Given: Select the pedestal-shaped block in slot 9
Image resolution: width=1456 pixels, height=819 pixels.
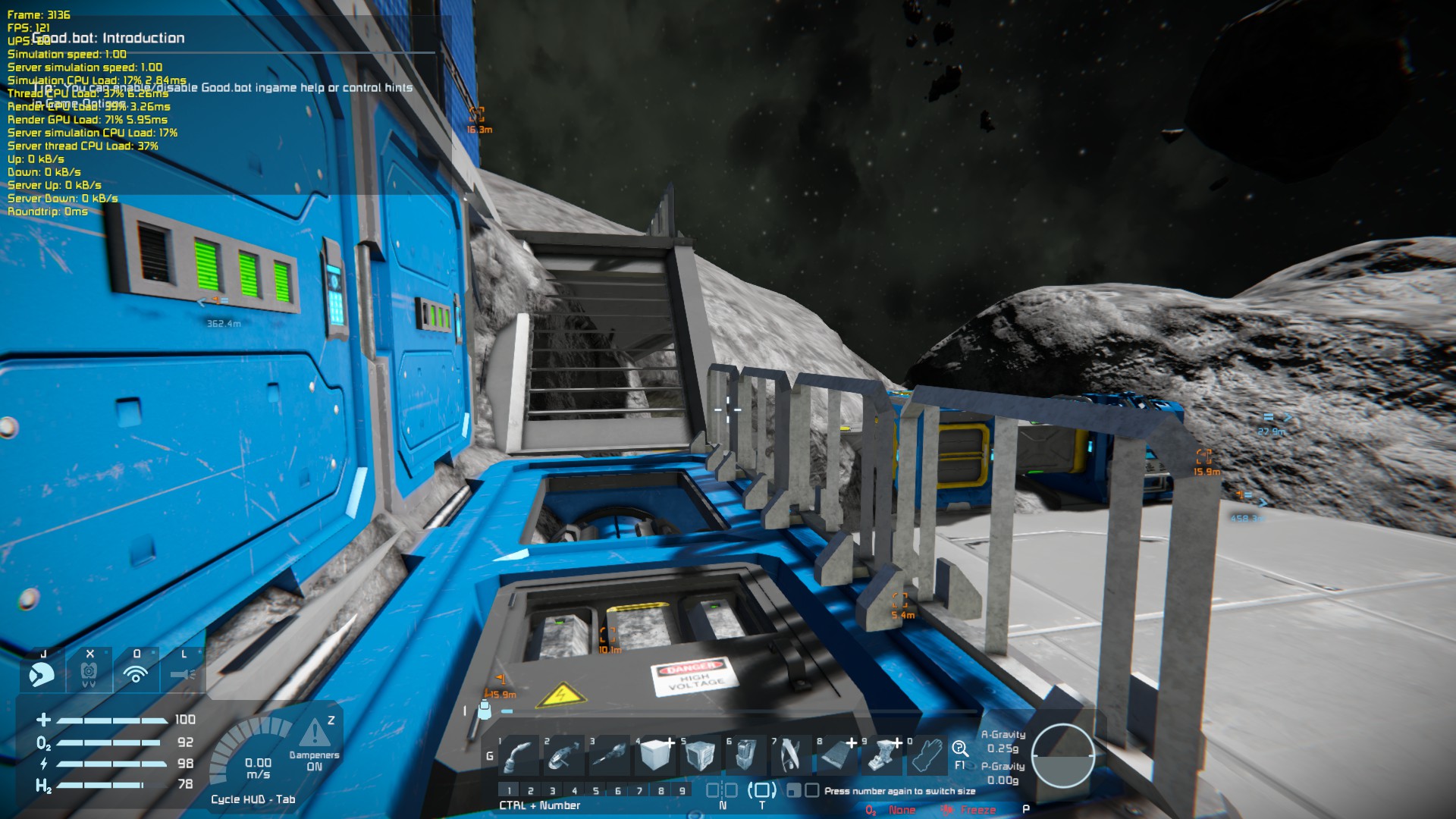Looking at the screenshot, I should coord(882,755).
